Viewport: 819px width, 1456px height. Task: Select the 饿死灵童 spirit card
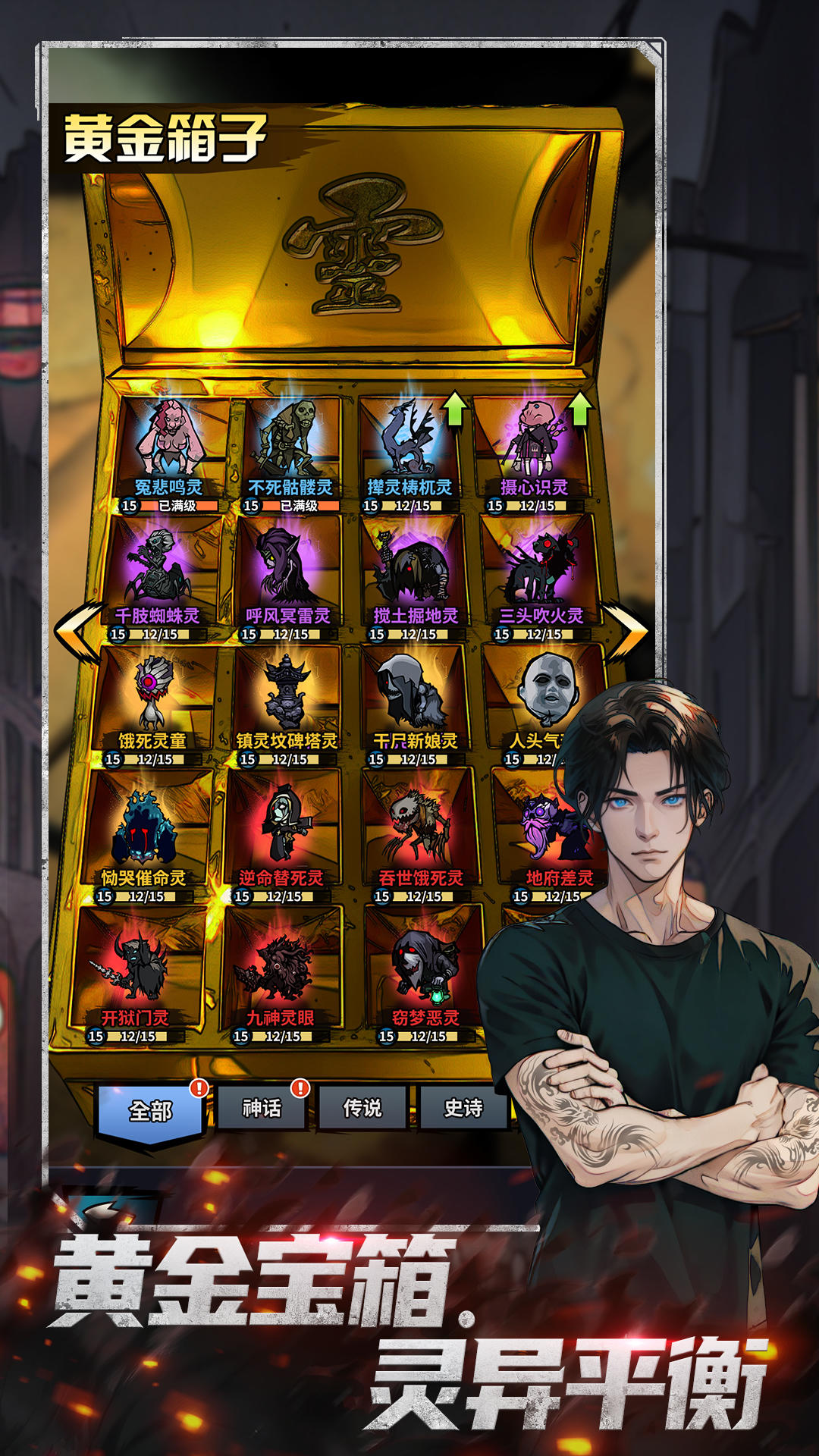(152, 703)
